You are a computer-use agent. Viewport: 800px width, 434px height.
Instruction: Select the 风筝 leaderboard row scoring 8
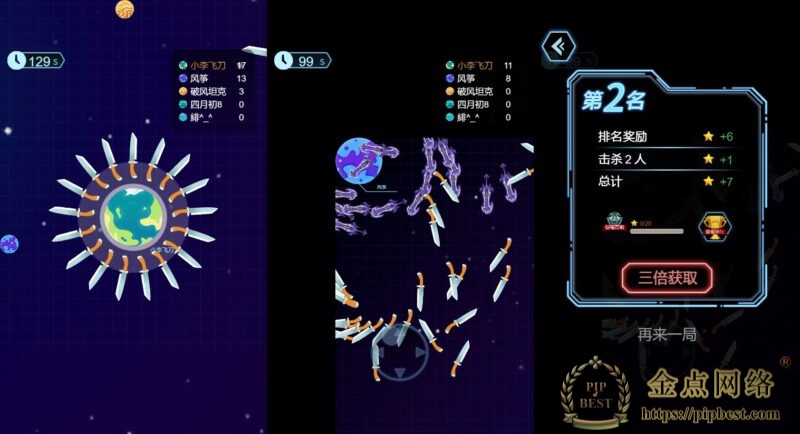(480, 78)
